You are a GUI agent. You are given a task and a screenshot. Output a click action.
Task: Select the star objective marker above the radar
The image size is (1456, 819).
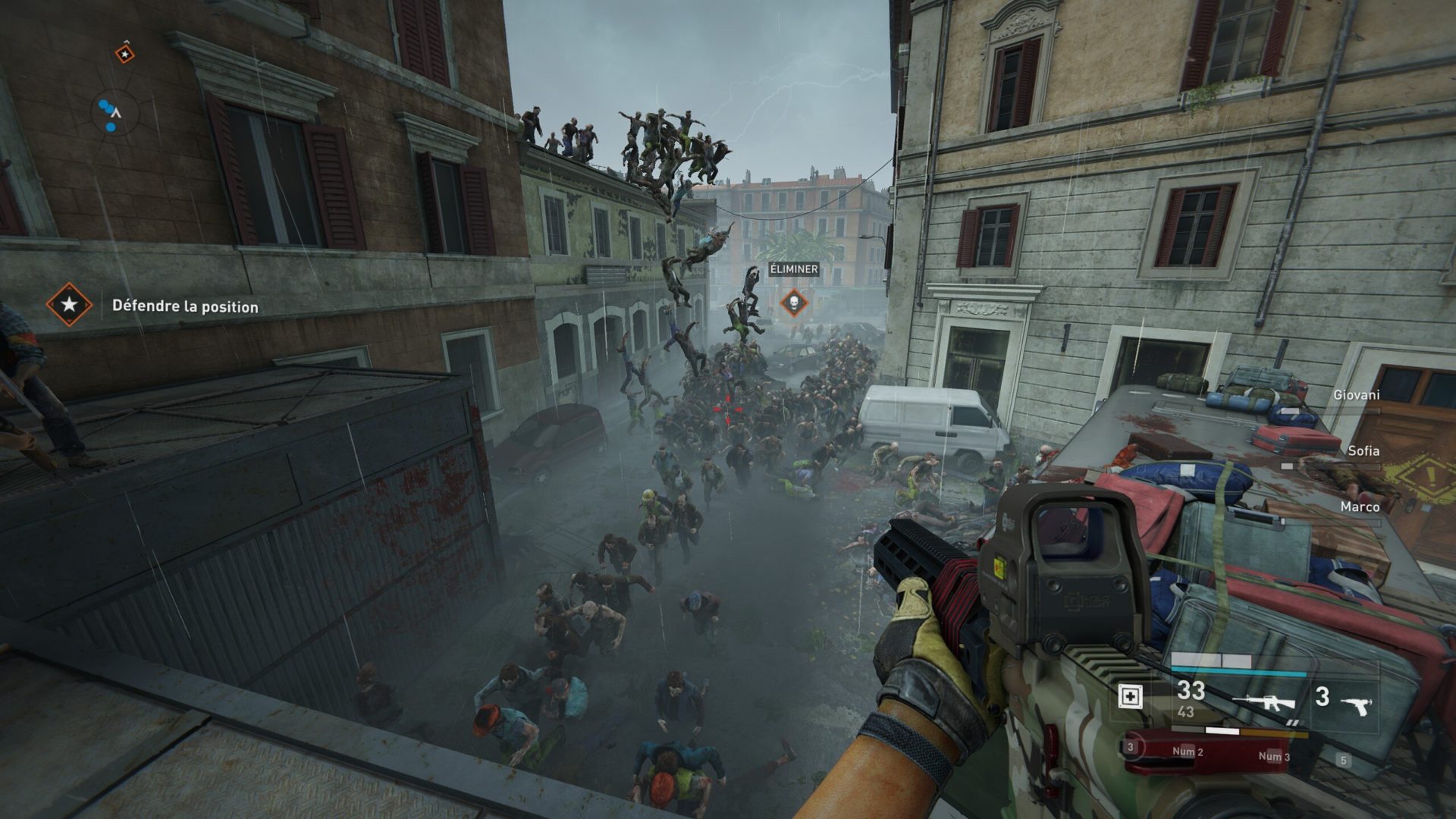pos(124,54)
